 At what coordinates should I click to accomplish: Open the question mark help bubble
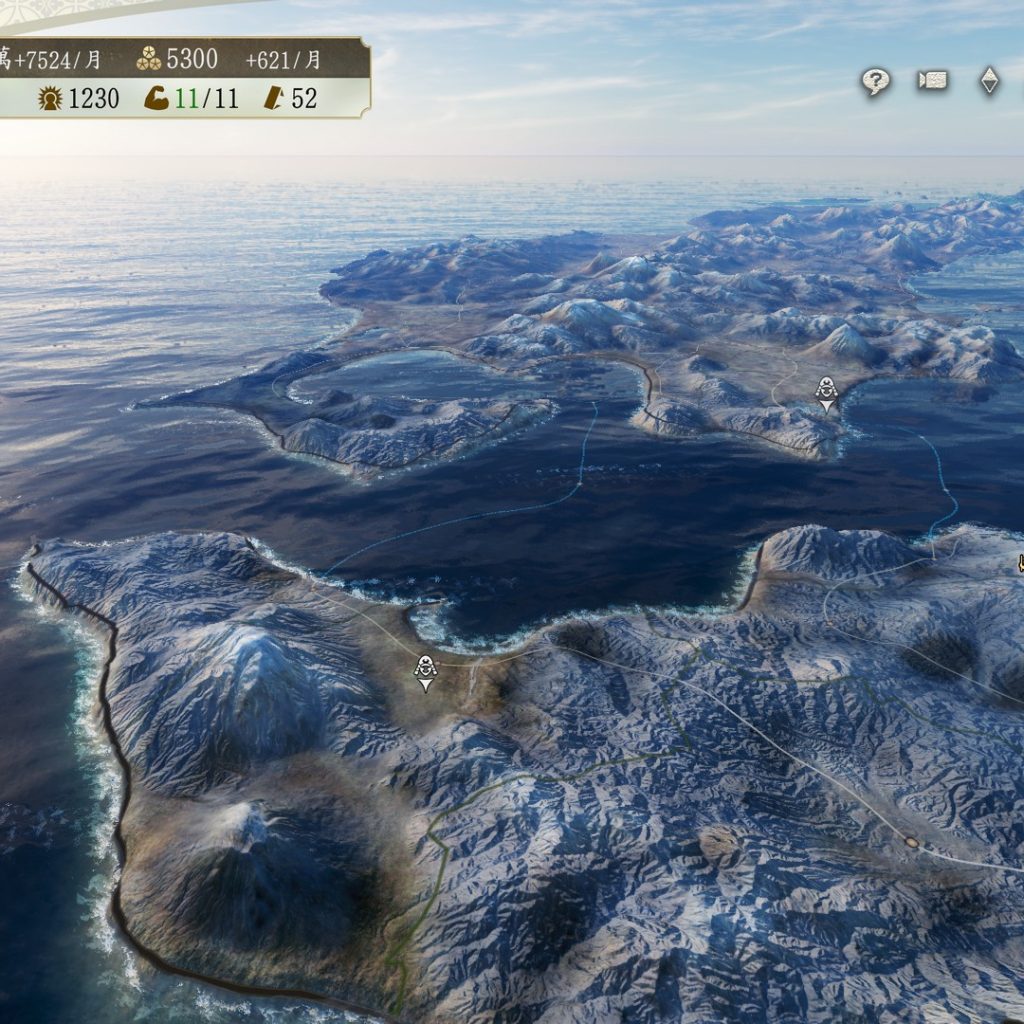point(876,82)
